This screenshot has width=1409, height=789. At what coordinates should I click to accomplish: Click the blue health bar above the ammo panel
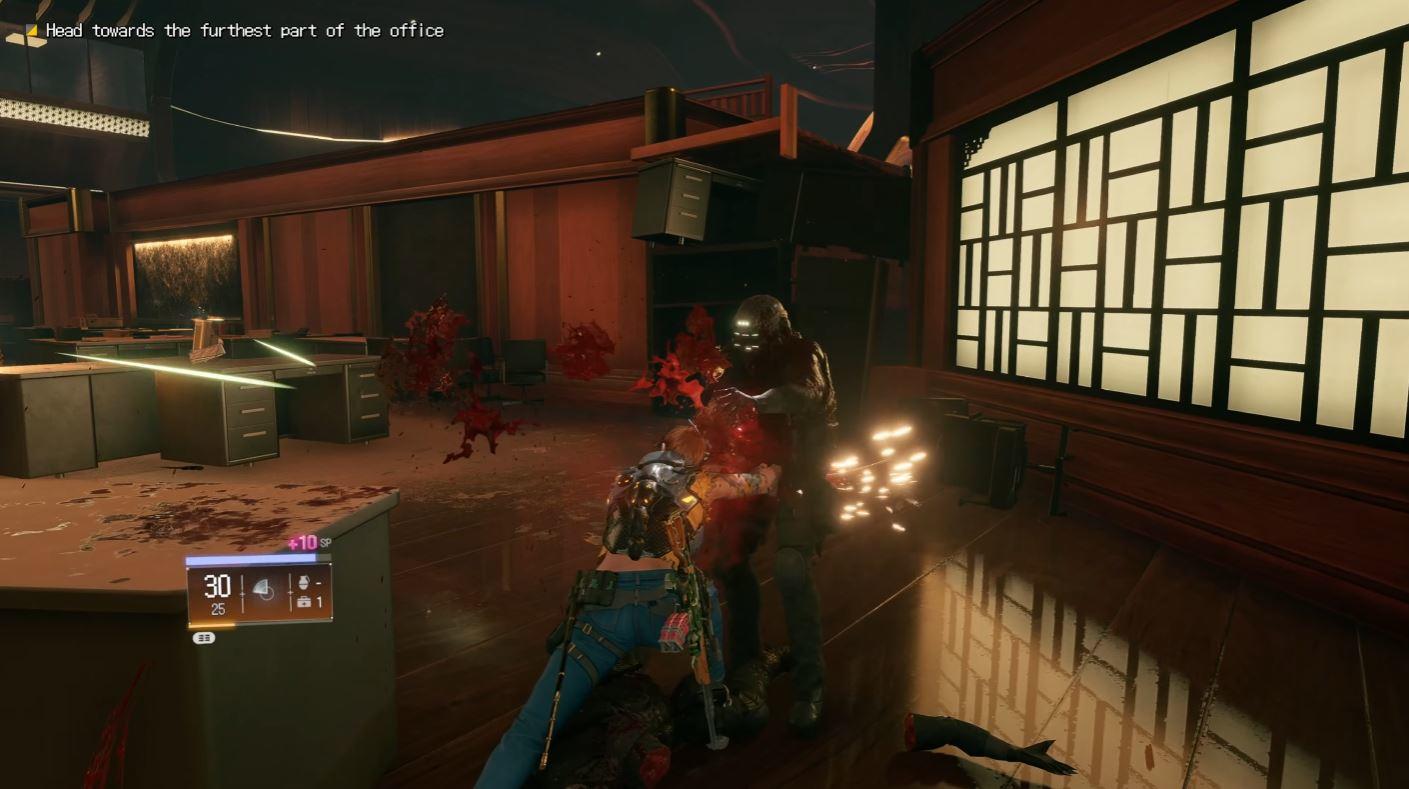[x=250, y=558]
